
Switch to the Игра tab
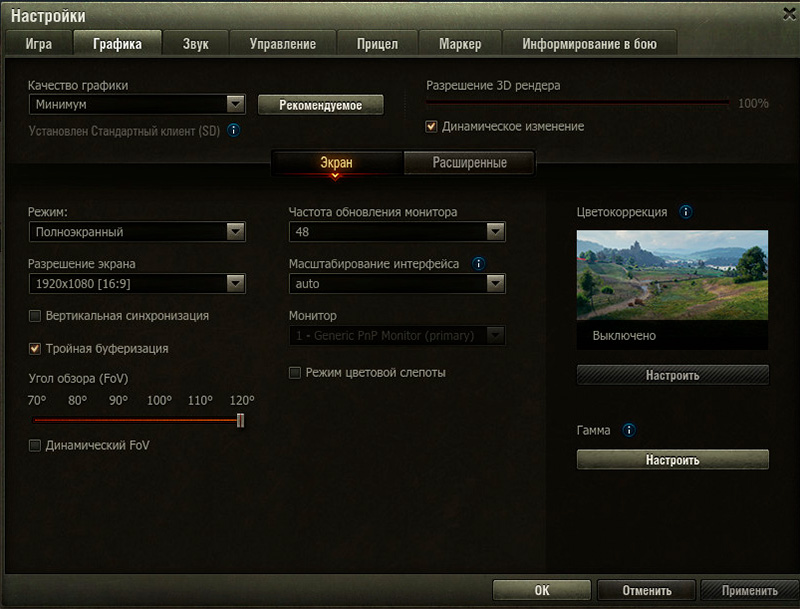39,43
